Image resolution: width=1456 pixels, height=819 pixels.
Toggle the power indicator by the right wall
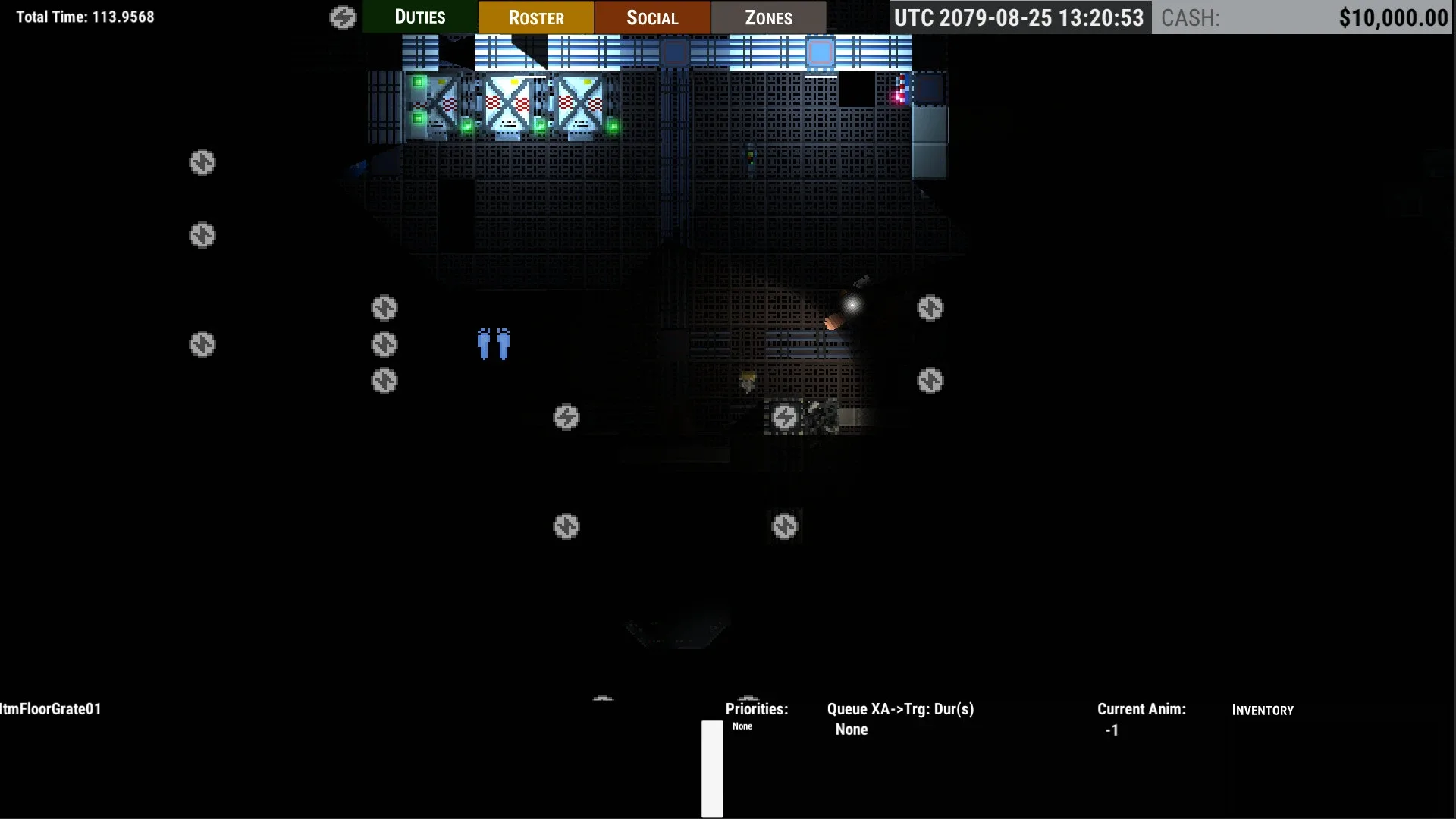tap(930, 308)
